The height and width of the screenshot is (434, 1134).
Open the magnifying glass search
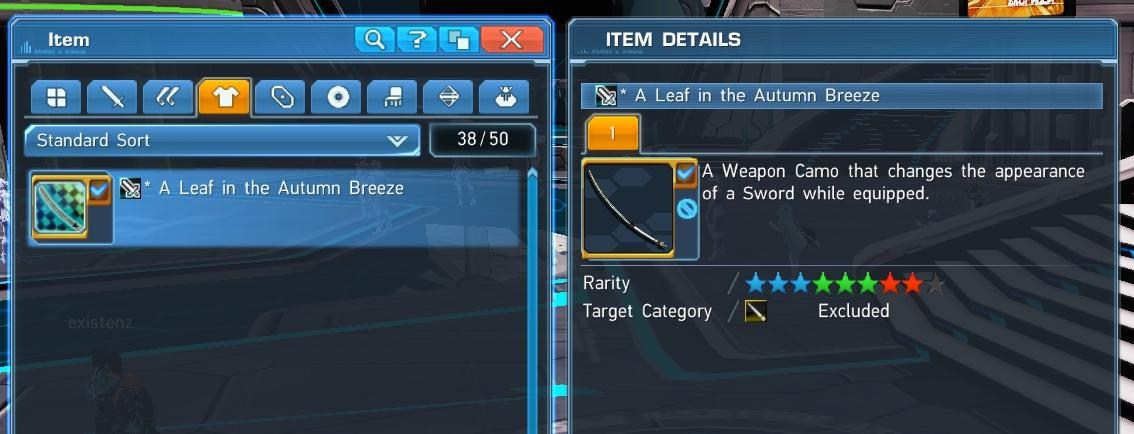point(375,40)
